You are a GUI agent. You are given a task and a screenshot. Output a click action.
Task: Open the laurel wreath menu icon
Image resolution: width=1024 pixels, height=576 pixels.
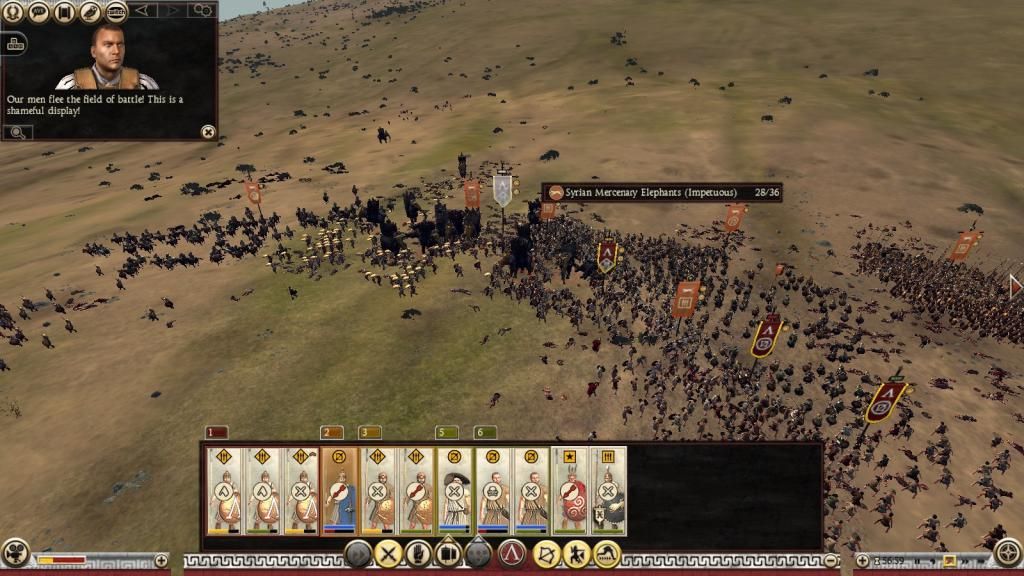click(x=13, y=12)
